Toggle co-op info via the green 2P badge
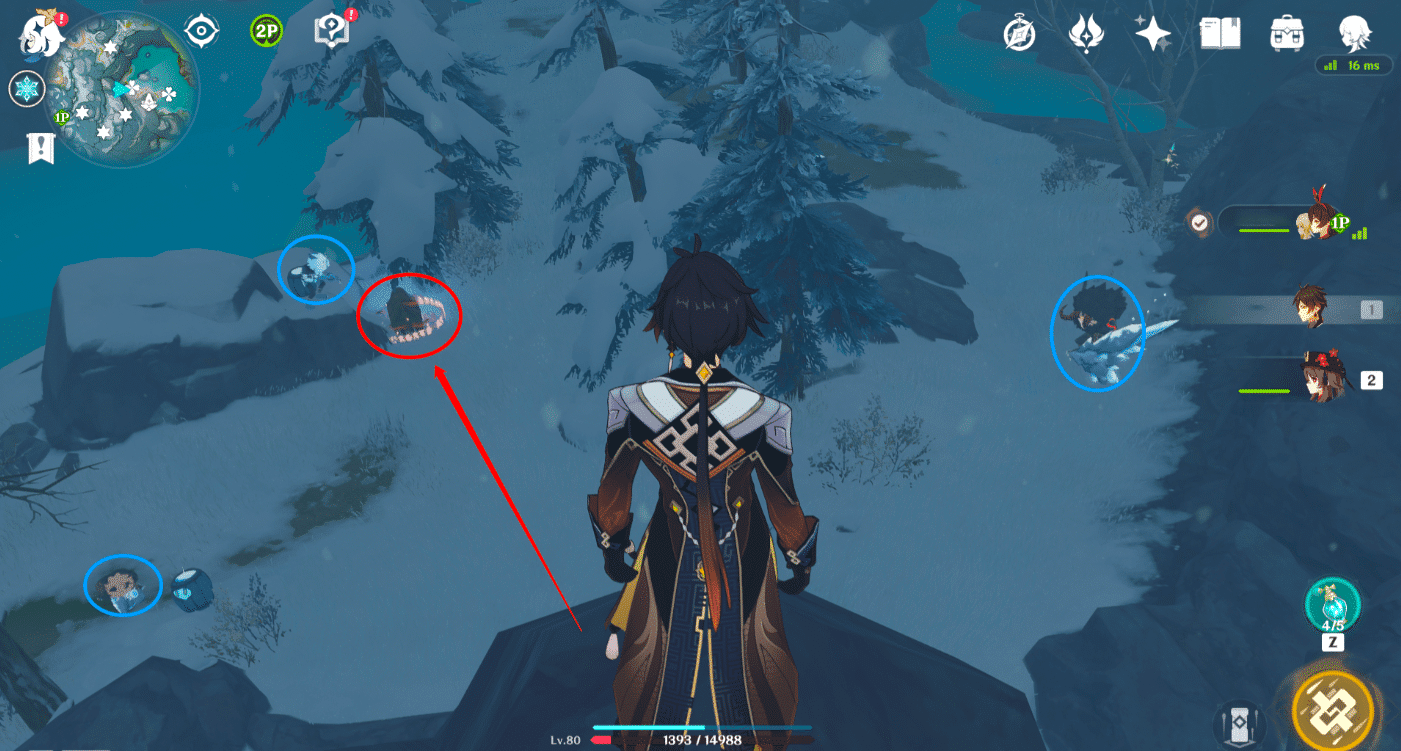The image size is (1401, 751). click(x=264, y=30)
